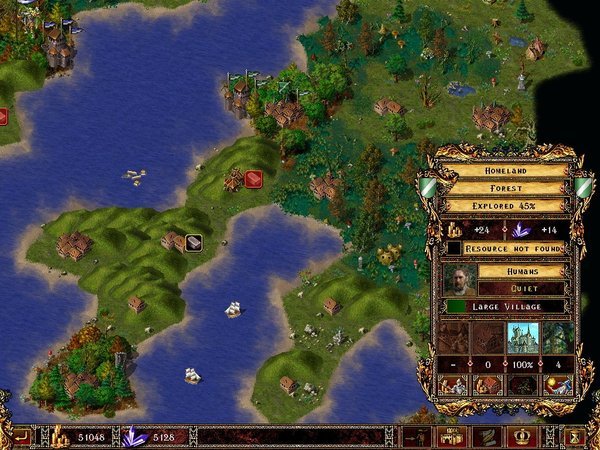Click the grey book marker near the village
The image size is (600, 450).
[x=193, y=241]
